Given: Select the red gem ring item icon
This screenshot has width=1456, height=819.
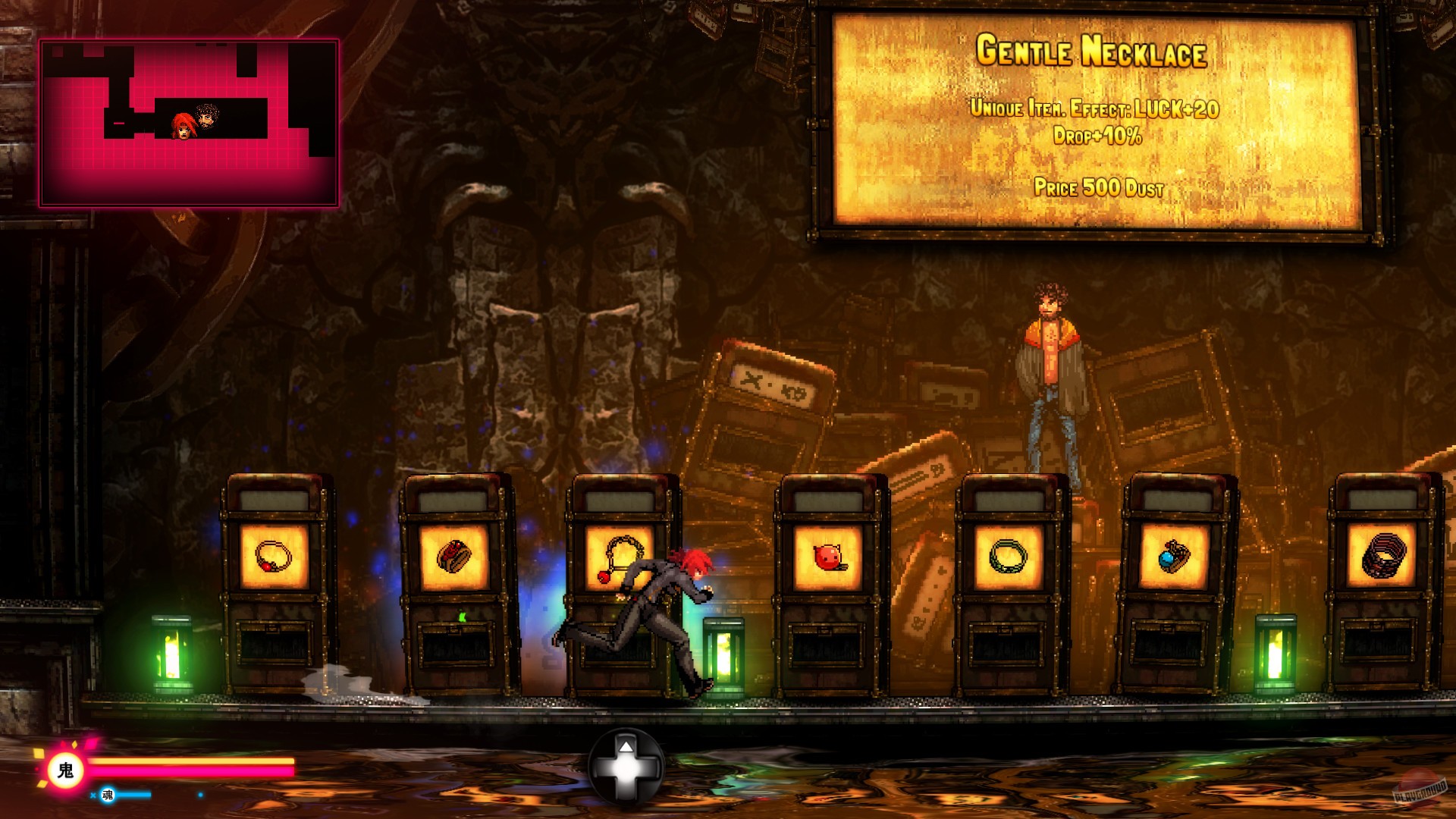Looking at the screenshot, I should pos(456,555).
